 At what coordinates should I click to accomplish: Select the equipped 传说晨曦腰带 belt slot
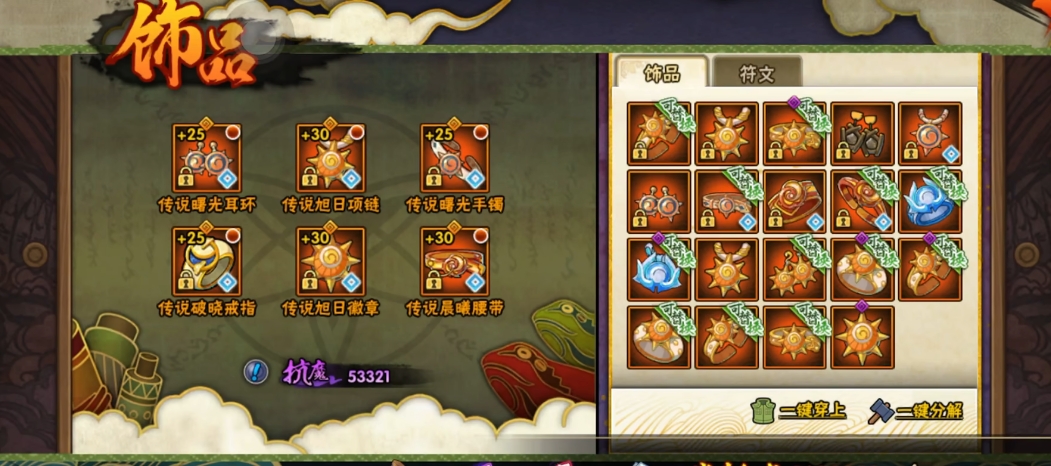454,262
